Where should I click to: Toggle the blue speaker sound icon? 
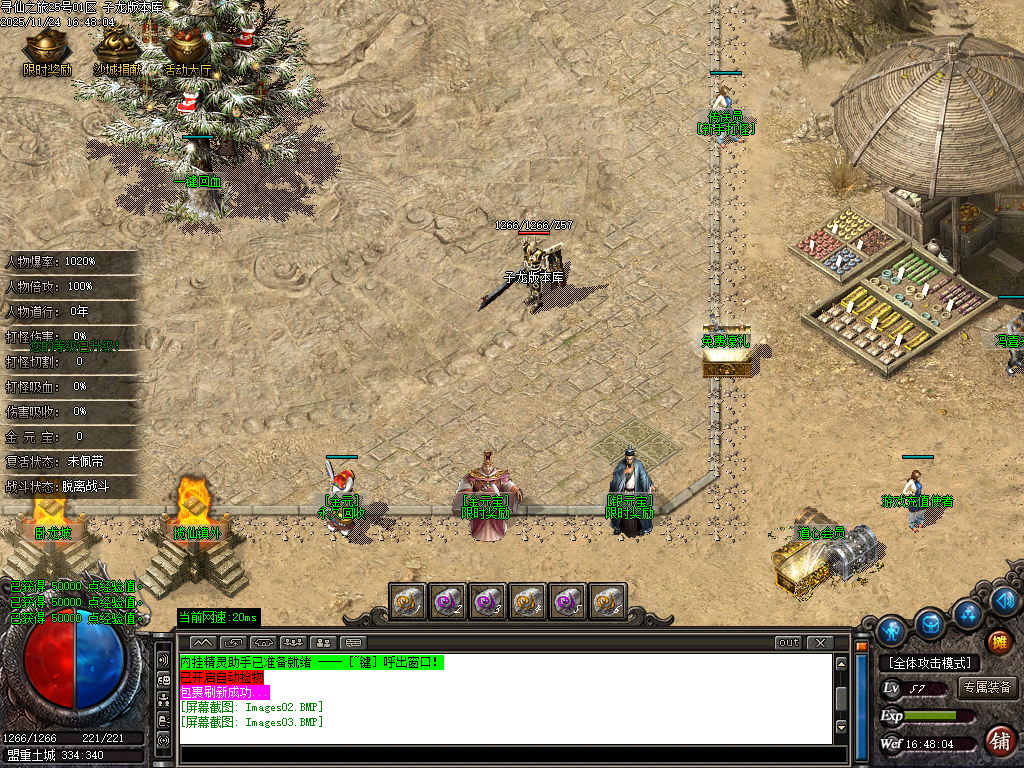1006,601
